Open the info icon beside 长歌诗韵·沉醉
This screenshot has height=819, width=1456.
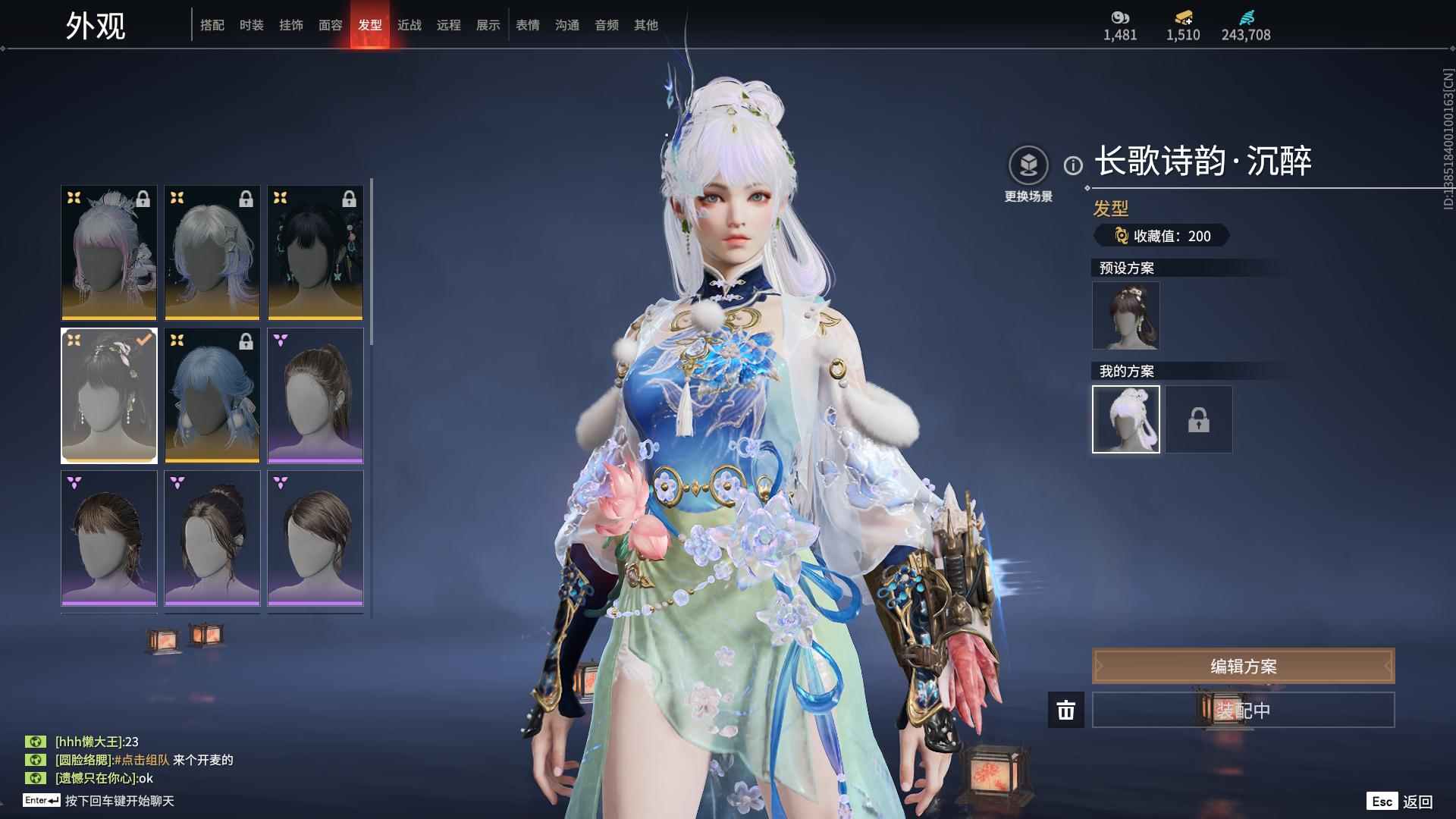tap(1073, 165)
